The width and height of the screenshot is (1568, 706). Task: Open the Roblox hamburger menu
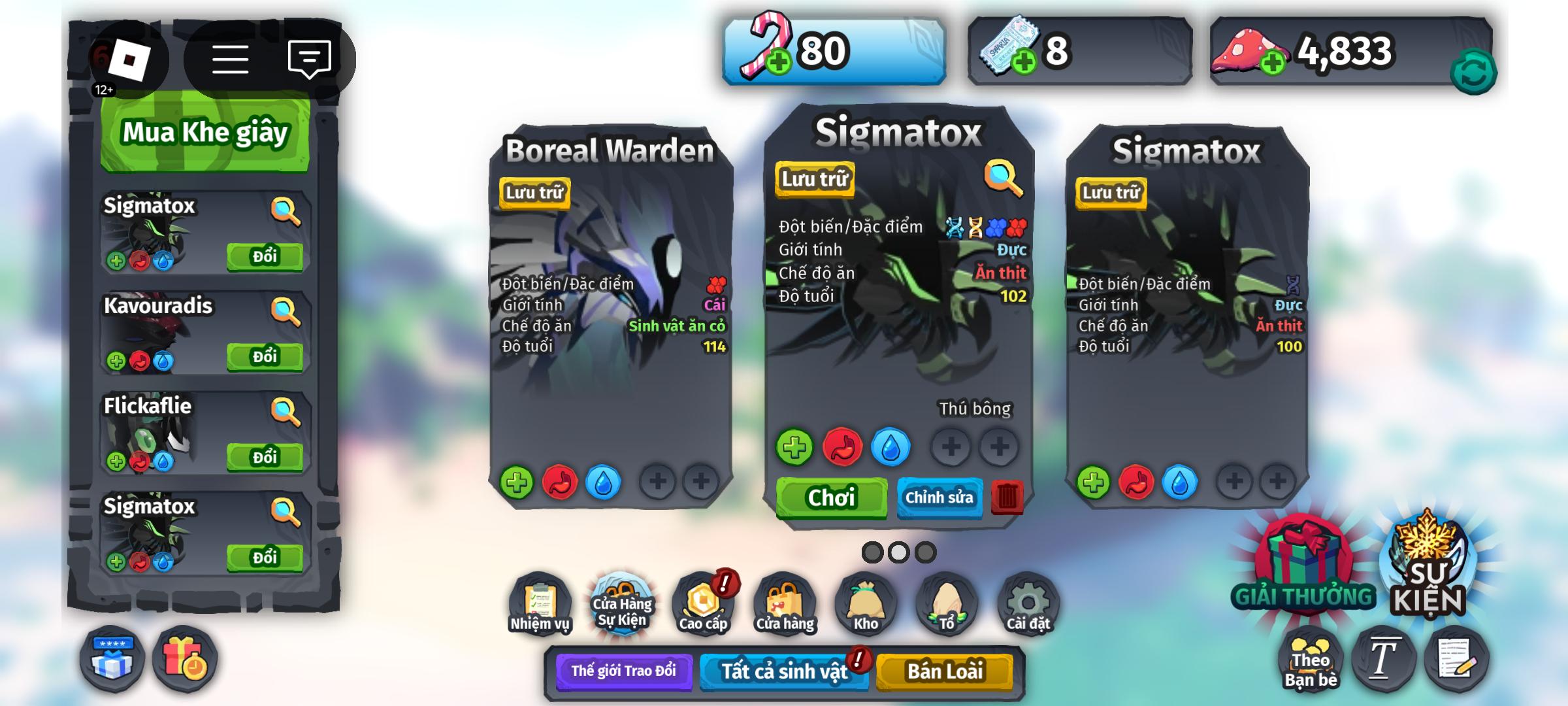(x=231, y=59)
